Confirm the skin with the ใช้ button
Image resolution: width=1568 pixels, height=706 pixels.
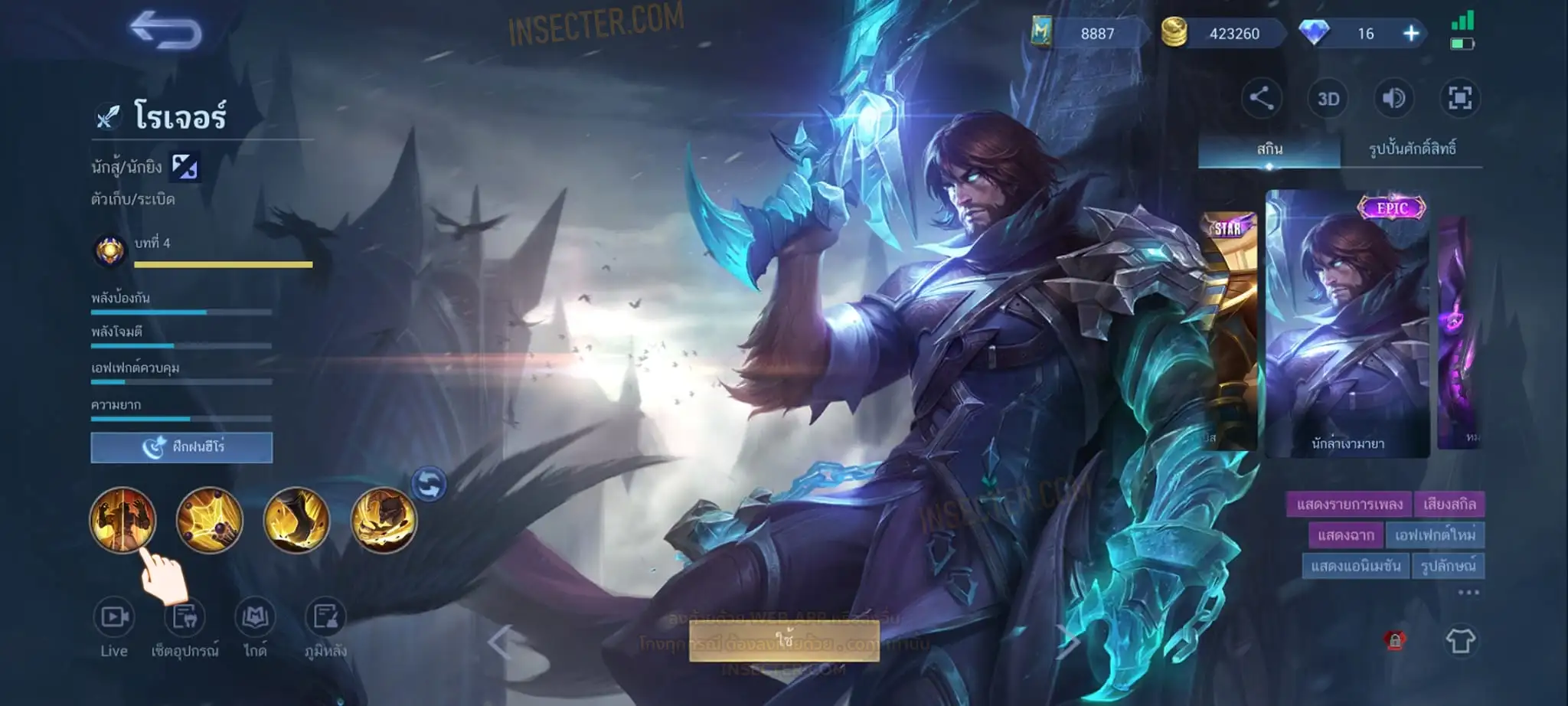784,640
